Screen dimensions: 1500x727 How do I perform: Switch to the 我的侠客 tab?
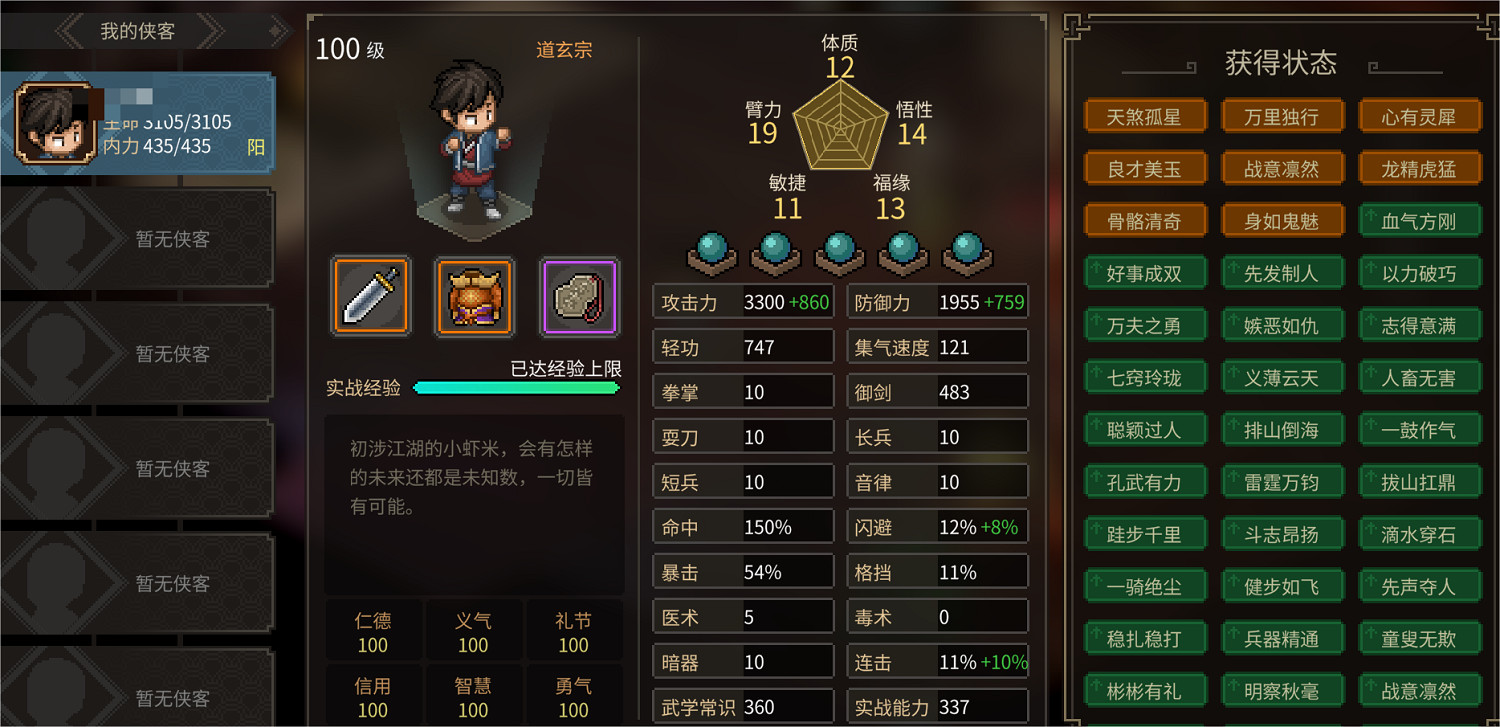[138, 30]
